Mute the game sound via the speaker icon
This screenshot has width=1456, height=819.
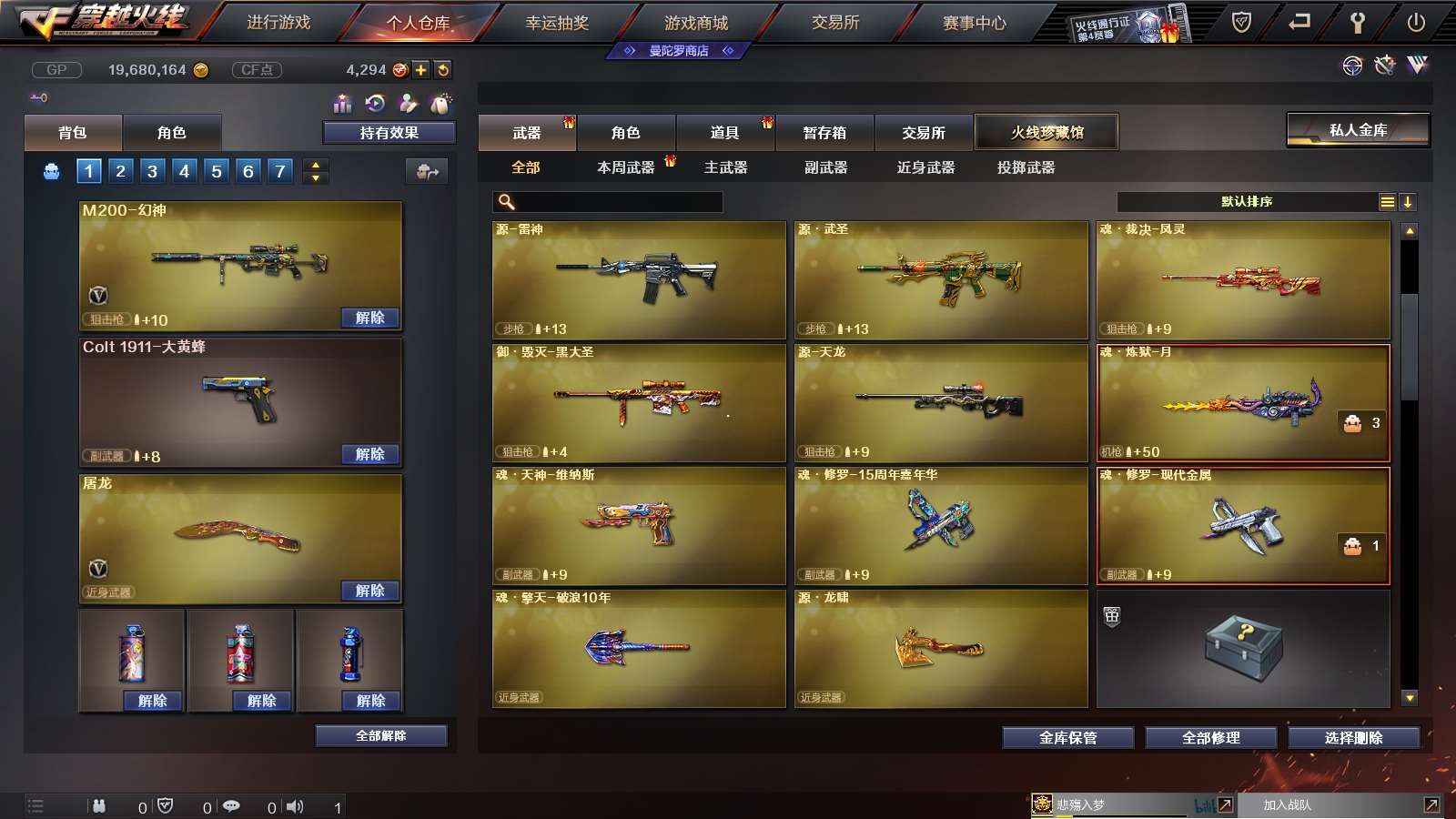click(x=296, y=805)
